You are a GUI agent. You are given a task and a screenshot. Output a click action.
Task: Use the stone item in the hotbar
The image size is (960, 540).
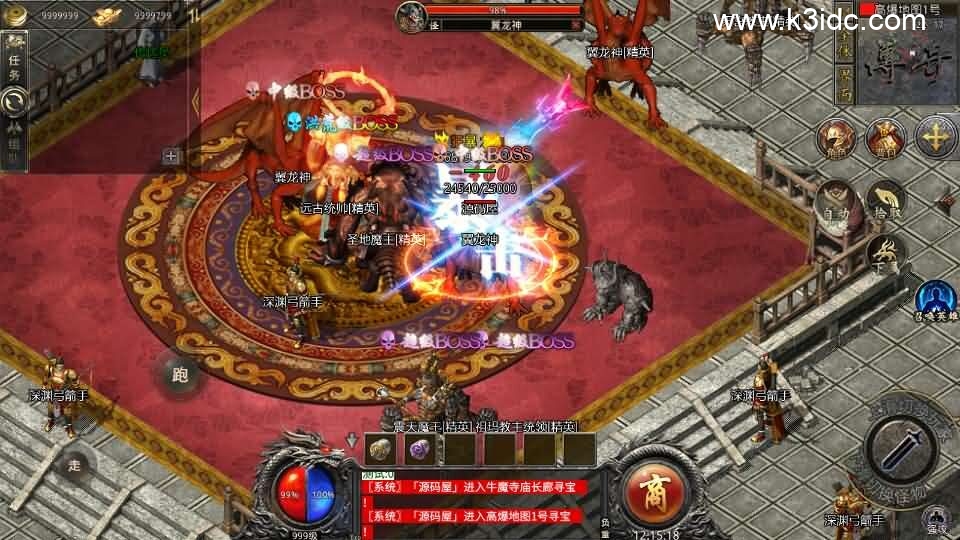tap(380, 450)
